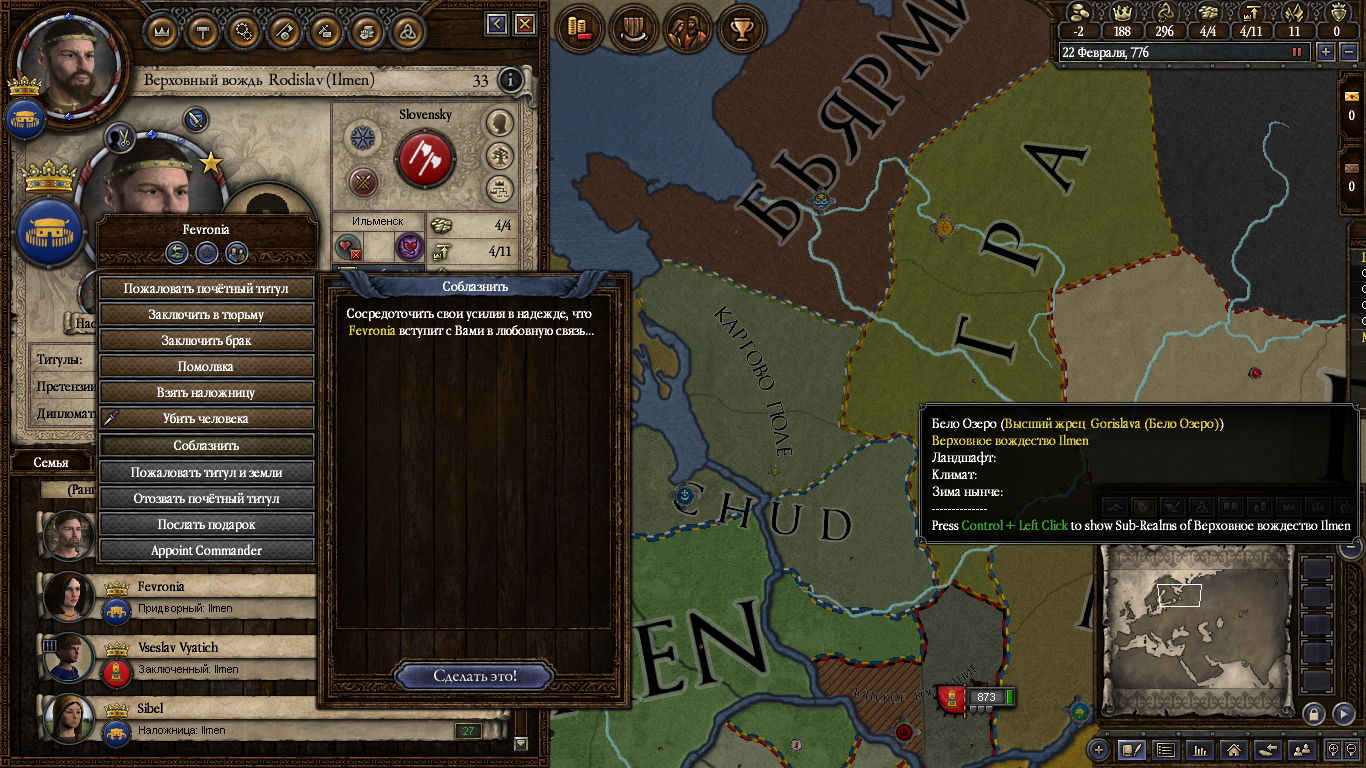Click the 'Сделать это!' confirm button
The width and height of the screenshot is (1366, 768).
(x=475, y=676)
